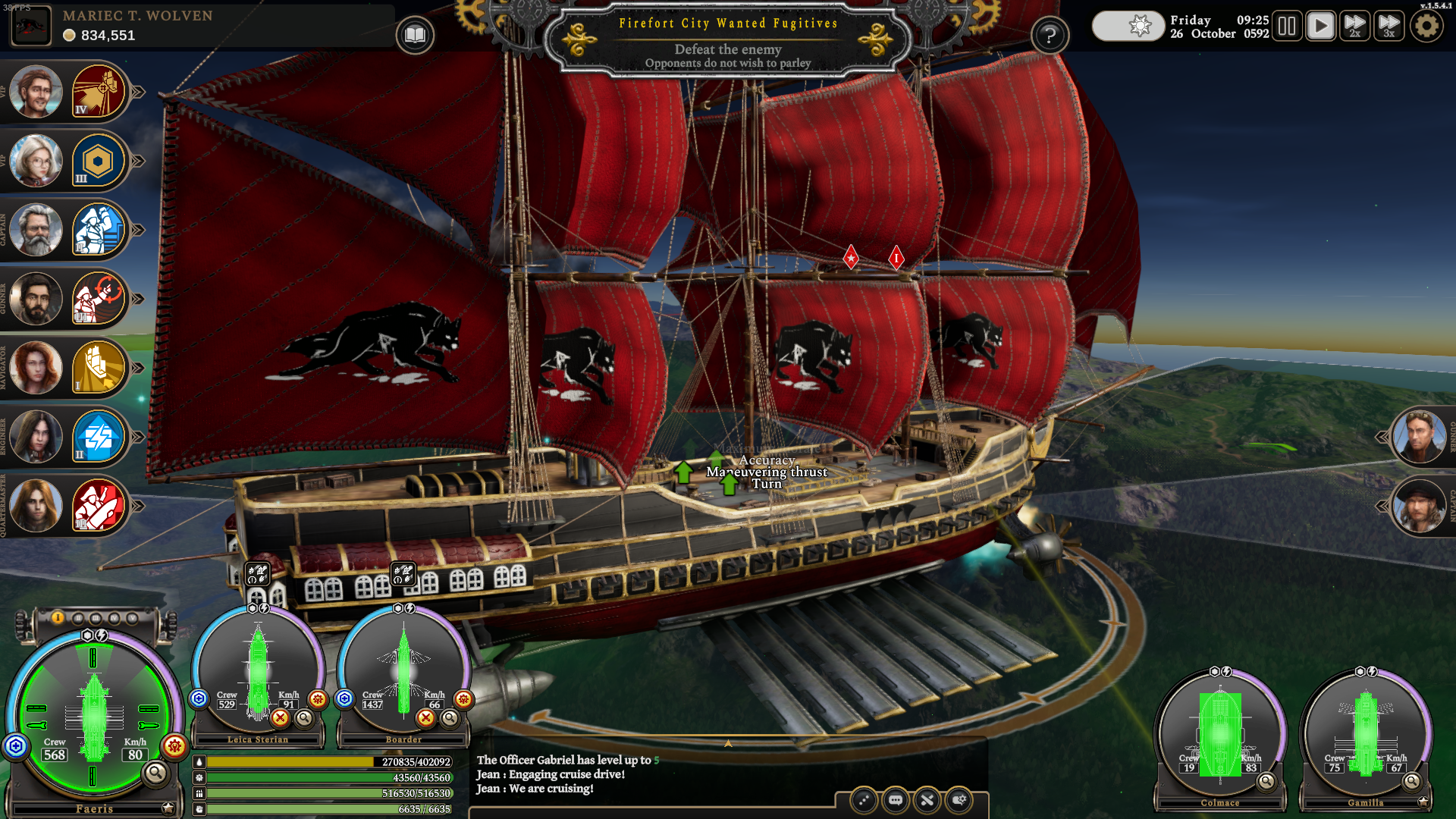Switch to 3x game speed
Screen dimensions: 1456x819
(1389, 27)
